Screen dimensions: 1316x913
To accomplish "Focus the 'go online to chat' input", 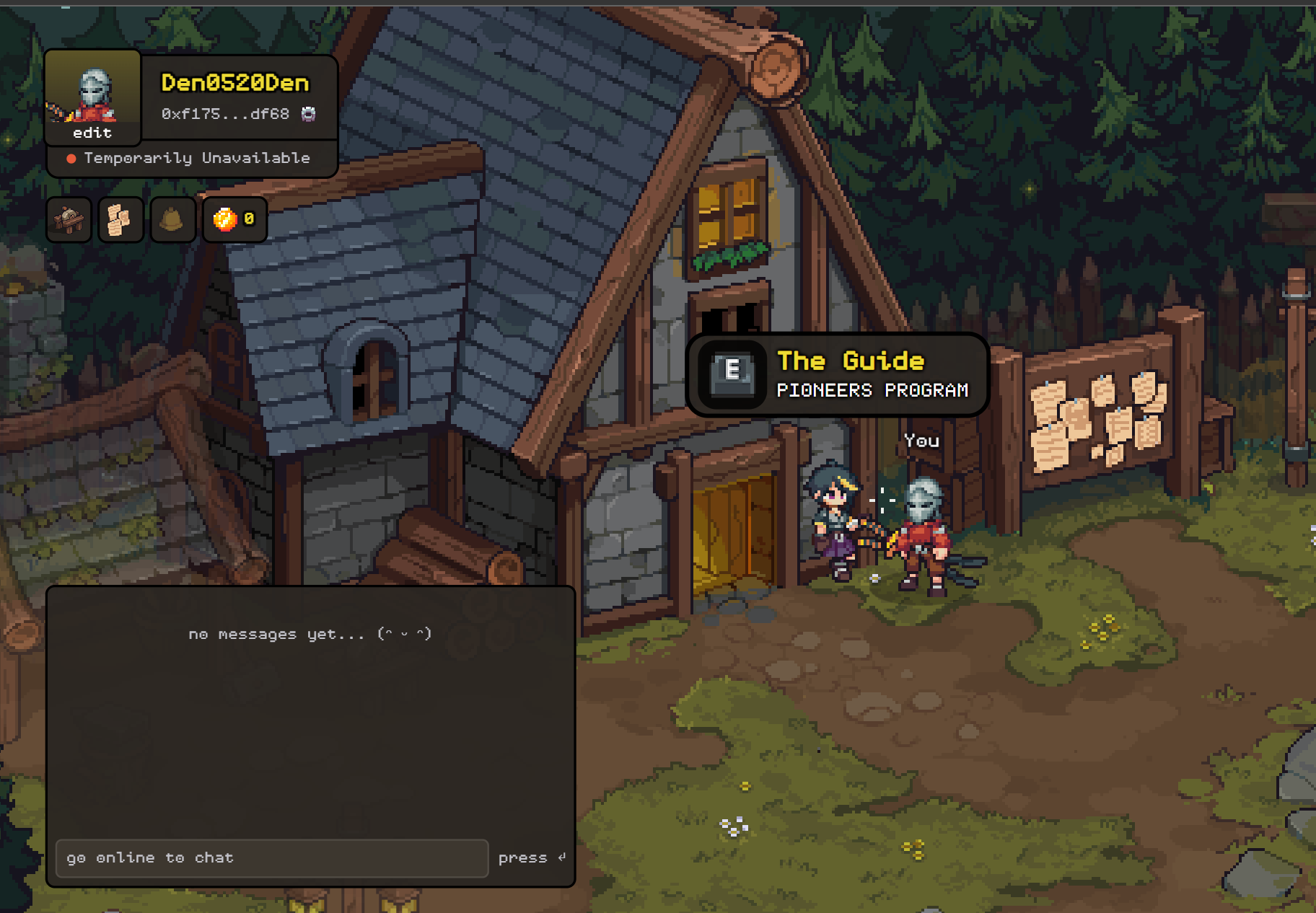I will (271, 857).
